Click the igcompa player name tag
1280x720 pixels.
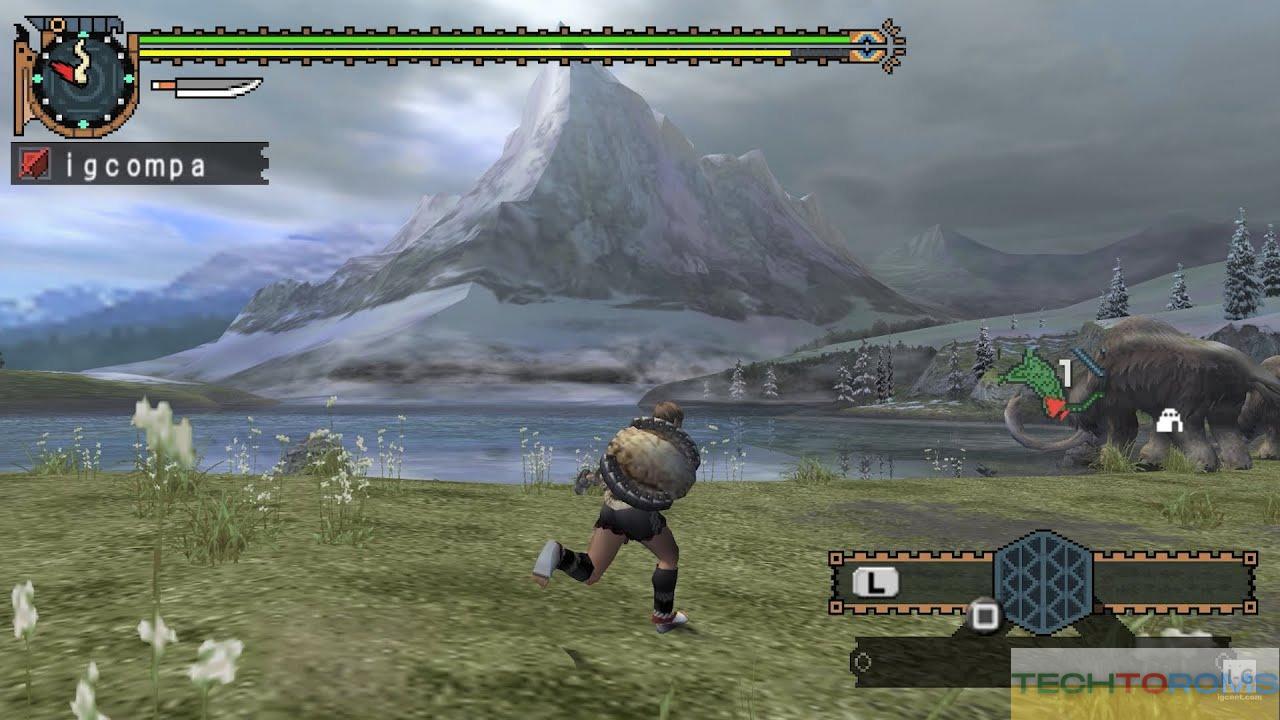(140, 164)
